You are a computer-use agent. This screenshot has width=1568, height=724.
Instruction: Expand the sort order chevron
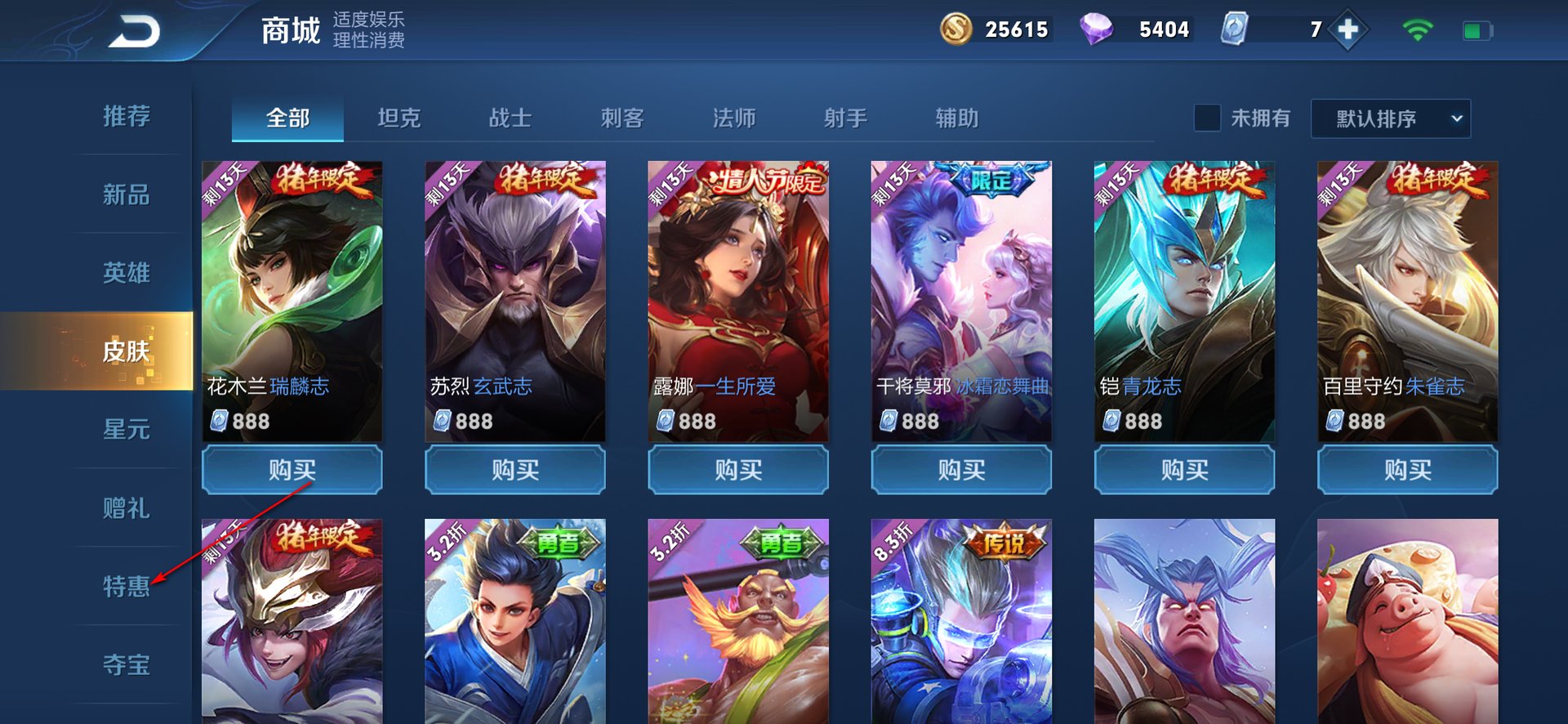[x=1458, y=118]
